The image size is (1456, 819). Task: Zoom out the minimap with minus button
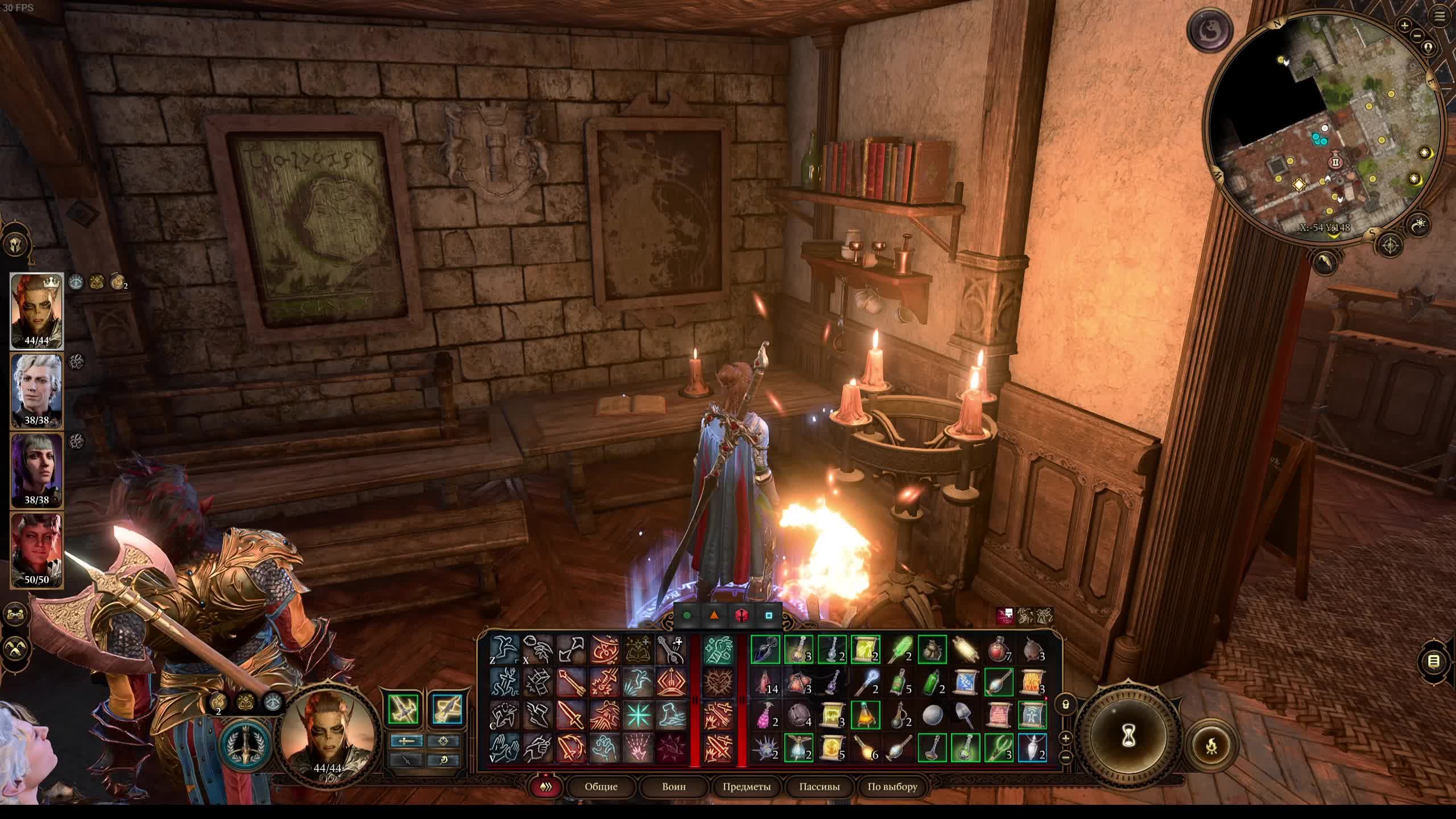[x=1417, y=36]
